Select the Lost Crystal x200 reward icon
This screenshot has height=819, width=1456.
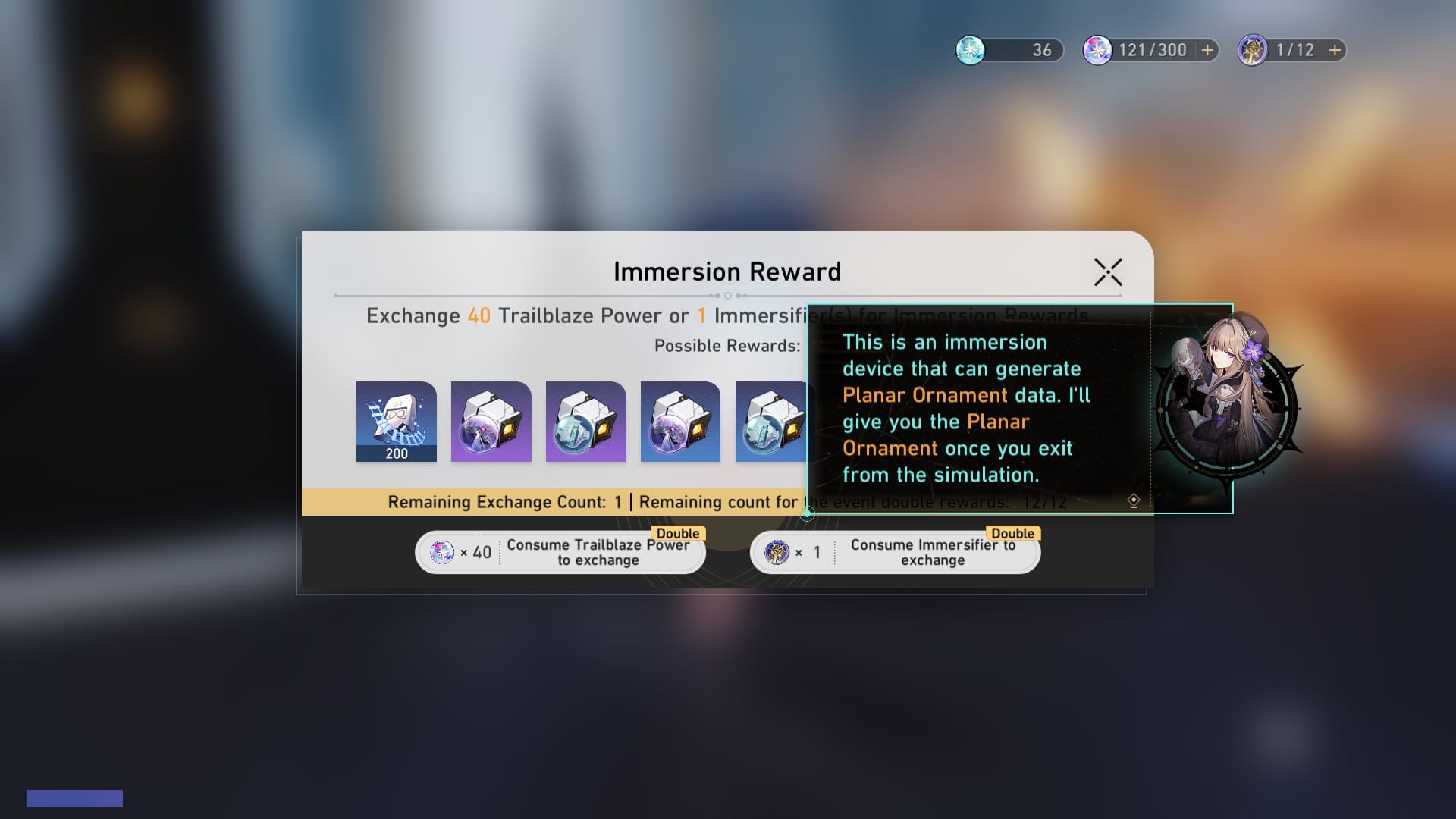click(x=396, y=422)
